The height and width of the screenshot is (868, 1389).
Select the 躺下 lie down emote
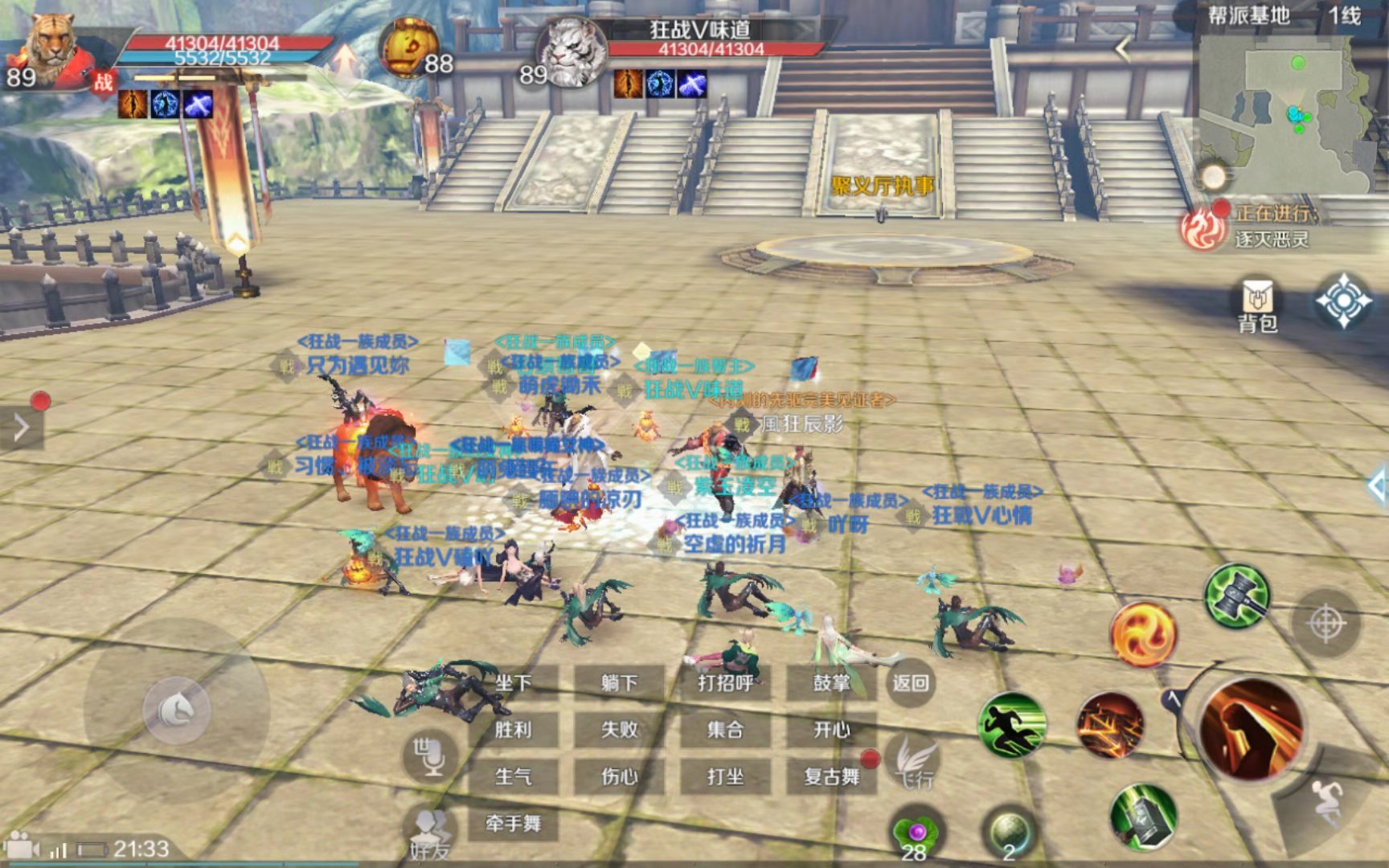(619, 683)
